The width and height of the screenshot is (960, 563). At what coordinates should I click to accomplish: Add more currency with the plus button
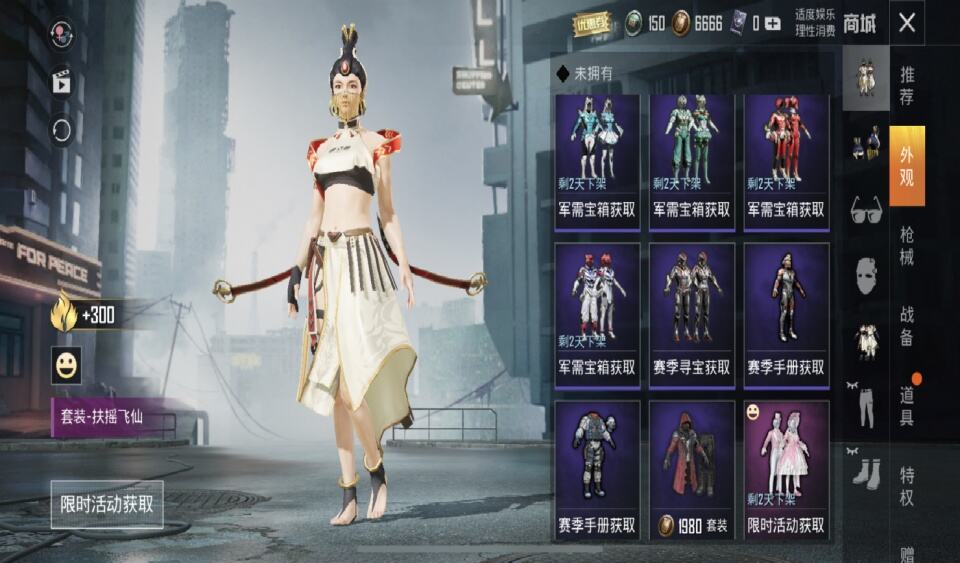tap(772, 24)
